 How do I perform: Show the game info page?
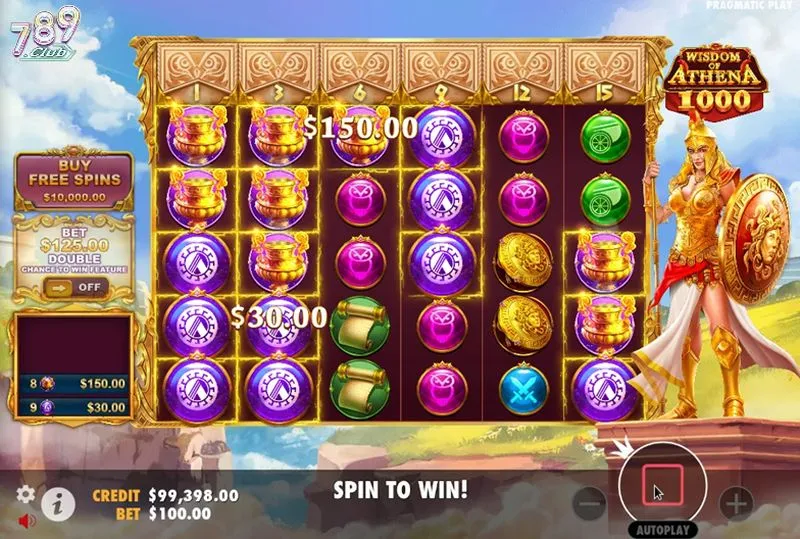pyautogui.click(x=59, y=503)
